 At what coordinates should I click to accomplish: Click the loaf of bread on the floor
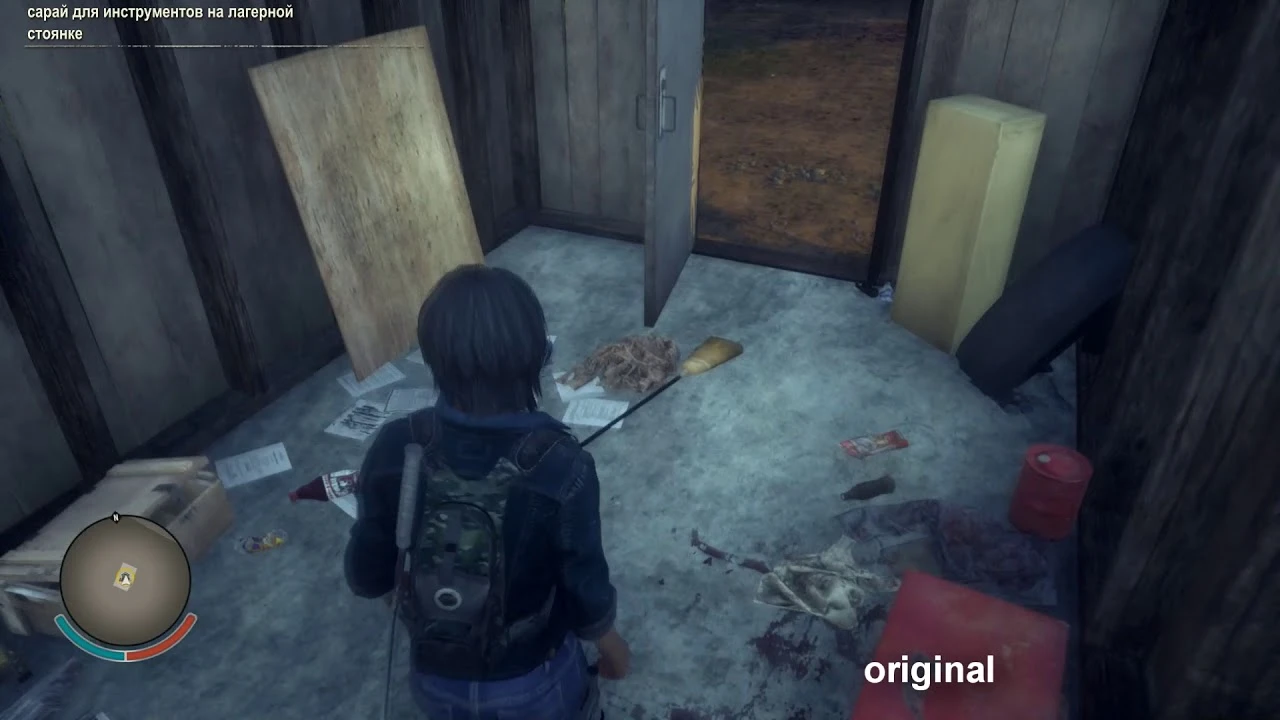pos(713,355)
